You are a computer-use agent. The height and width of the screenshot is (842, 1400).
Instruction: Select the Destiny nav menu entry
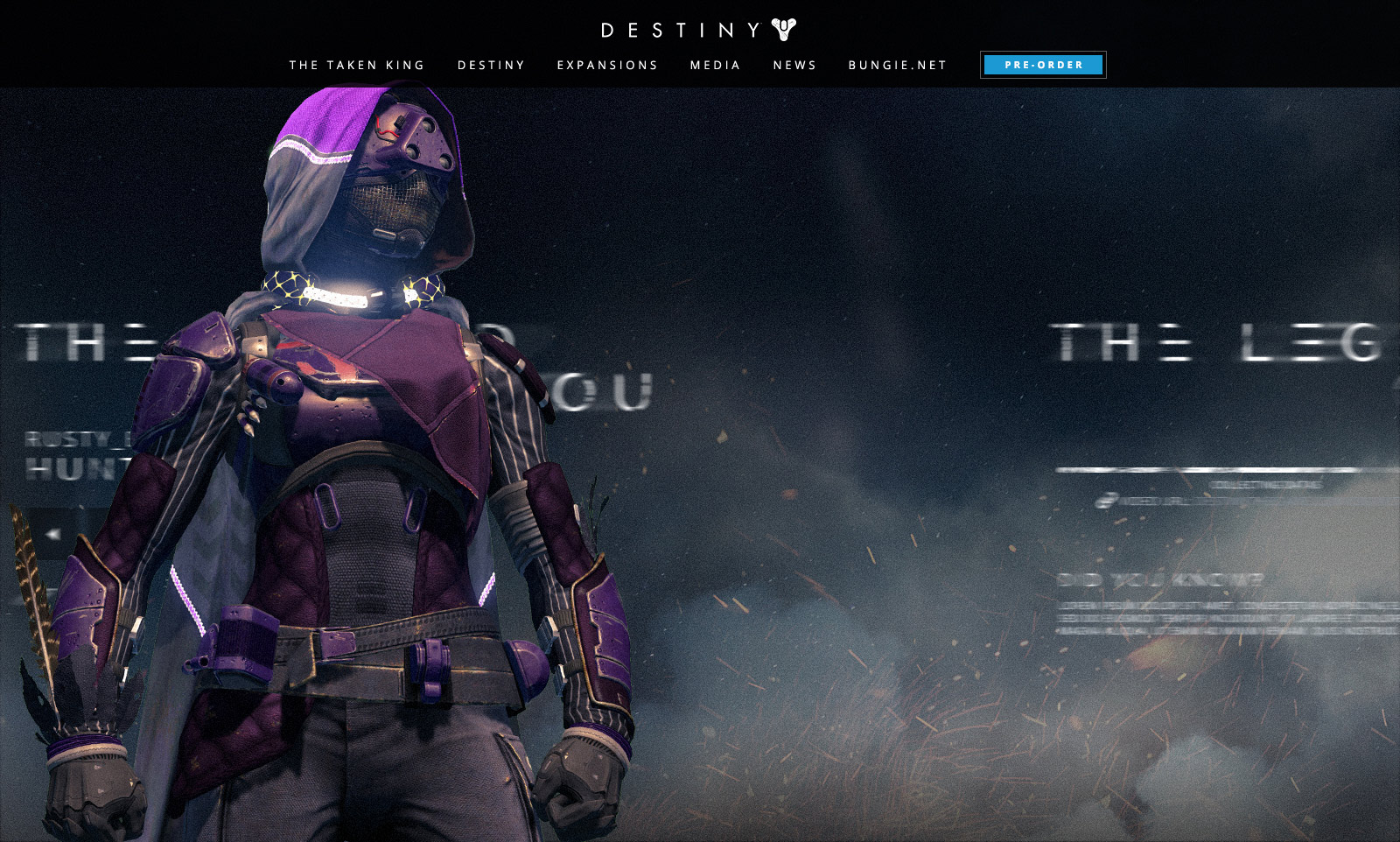click(x=491, y=66)
